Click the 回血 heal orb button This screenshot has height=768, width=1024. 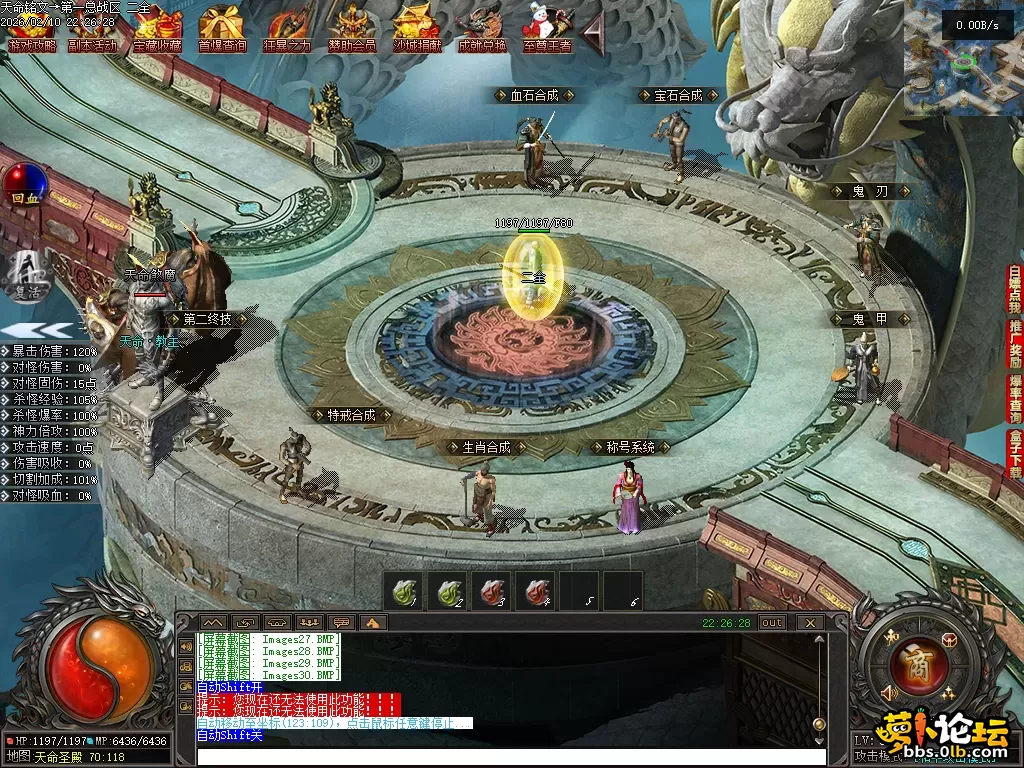point(25,185)
